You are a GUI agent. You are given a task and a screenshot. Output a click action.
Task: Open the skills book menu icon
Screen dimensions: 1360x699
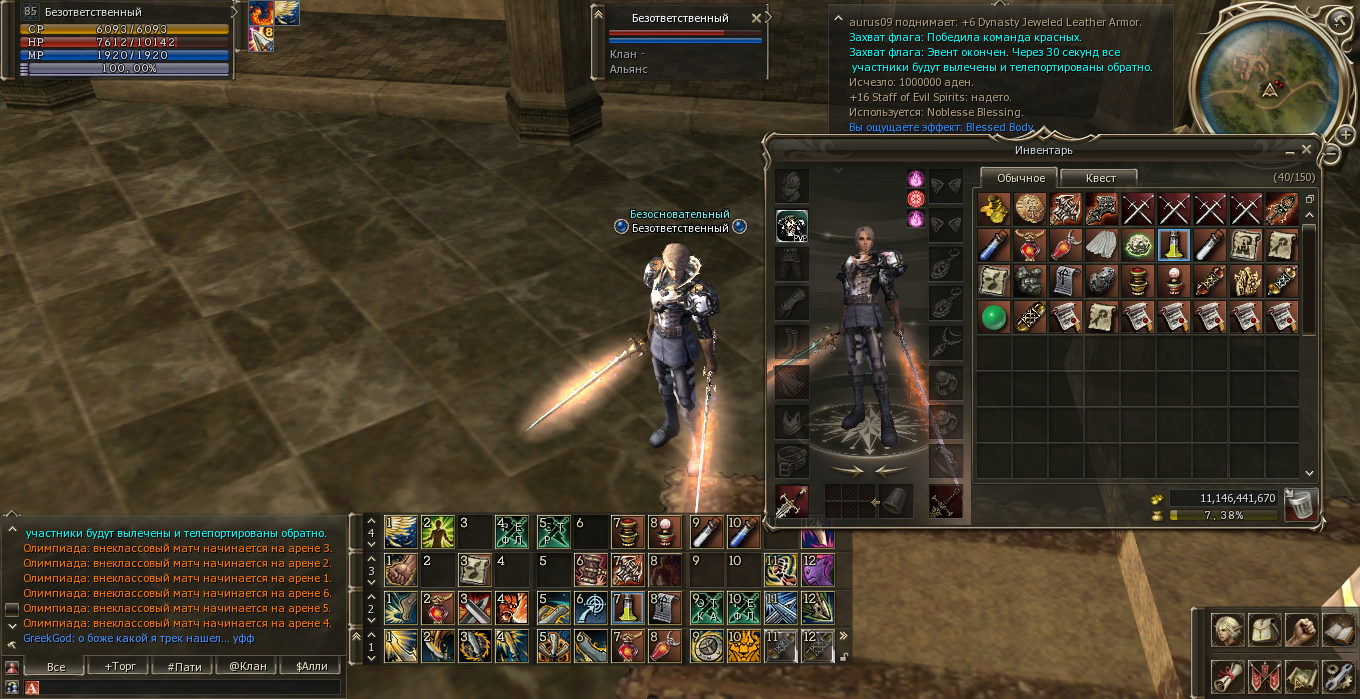[x=1337, y=629]
